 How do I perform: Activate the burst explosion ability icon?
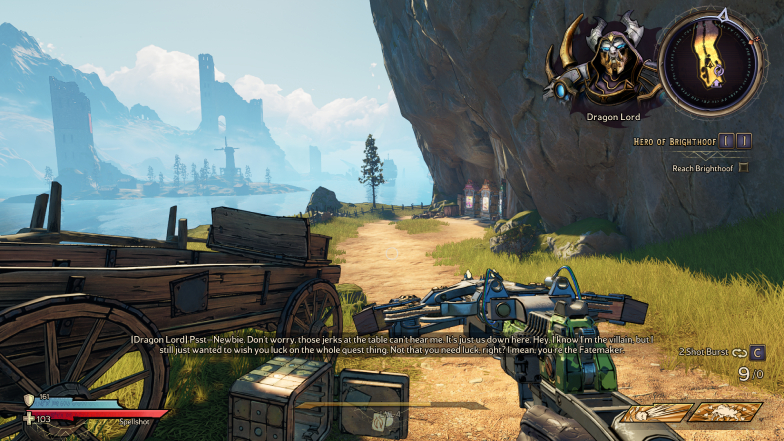(726, 412)
